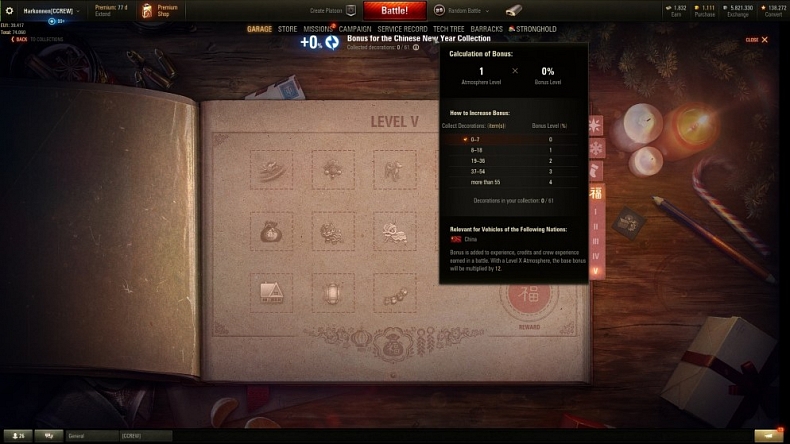The image size is (790, 444).
Task: Go to the Missions menu
Action: 318,29
